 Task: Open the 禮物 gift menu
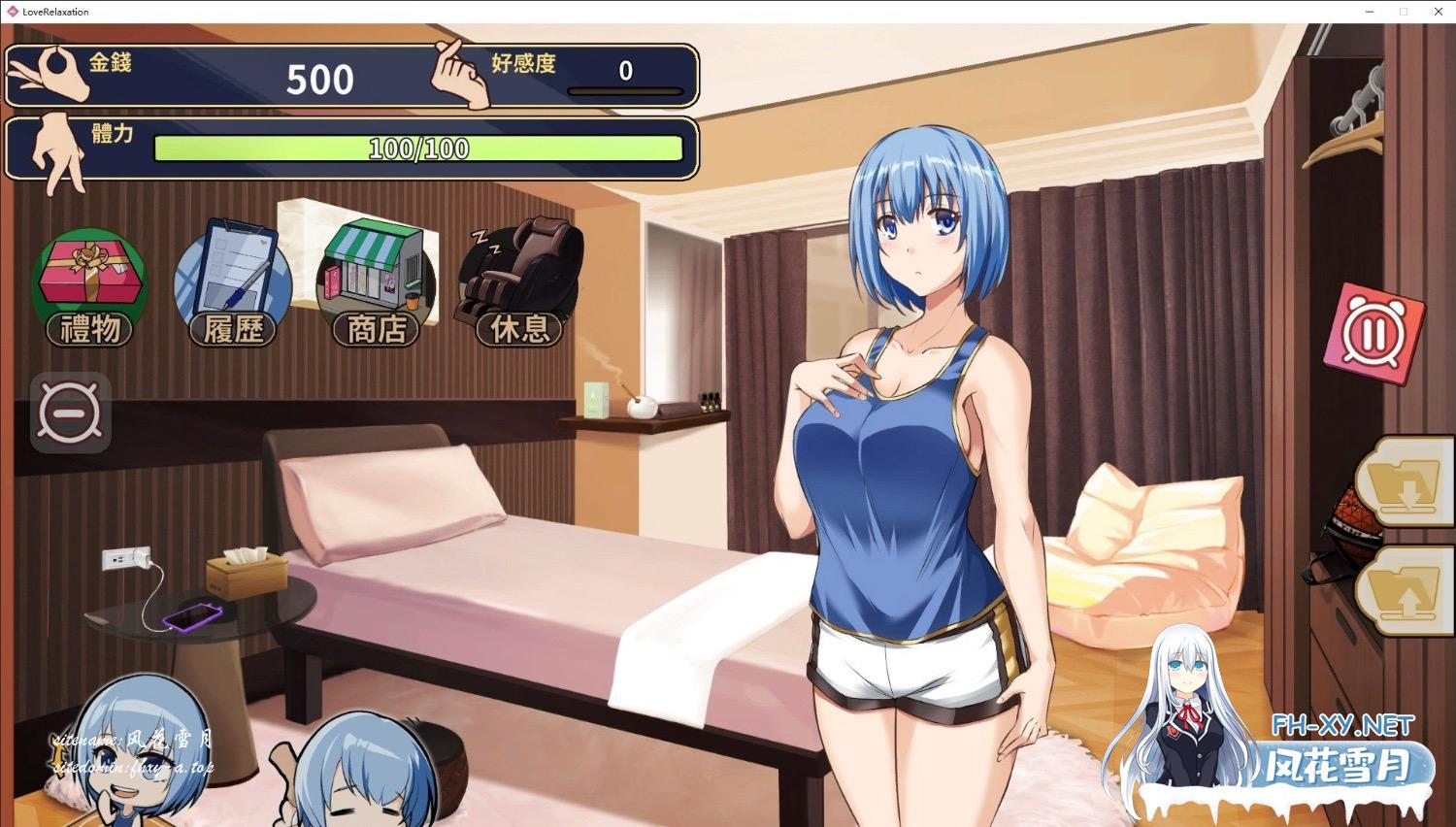point(89,287)
